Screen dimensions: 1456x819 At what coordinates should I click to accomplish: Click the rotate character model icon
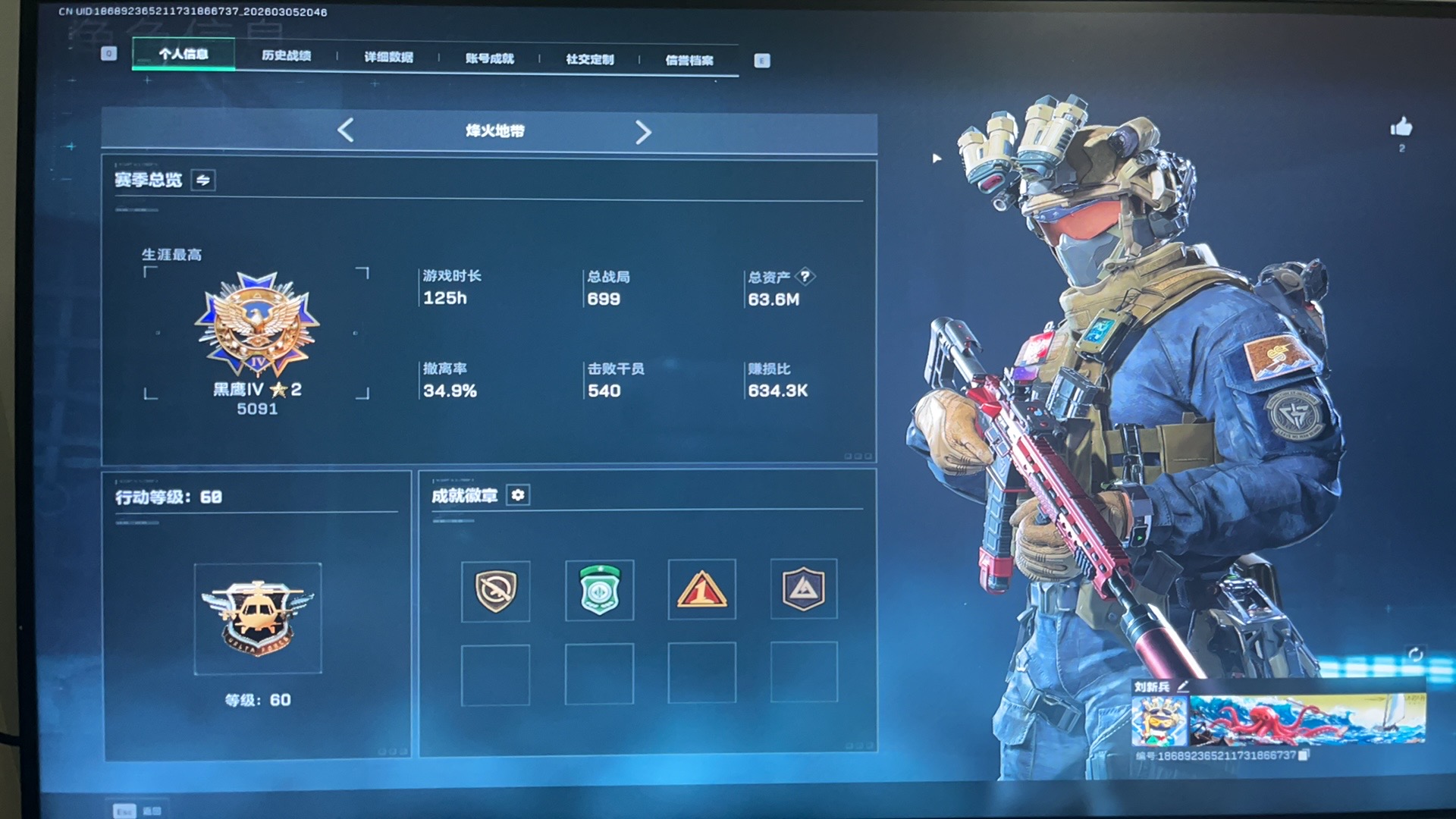click(x=1415, y=654)
